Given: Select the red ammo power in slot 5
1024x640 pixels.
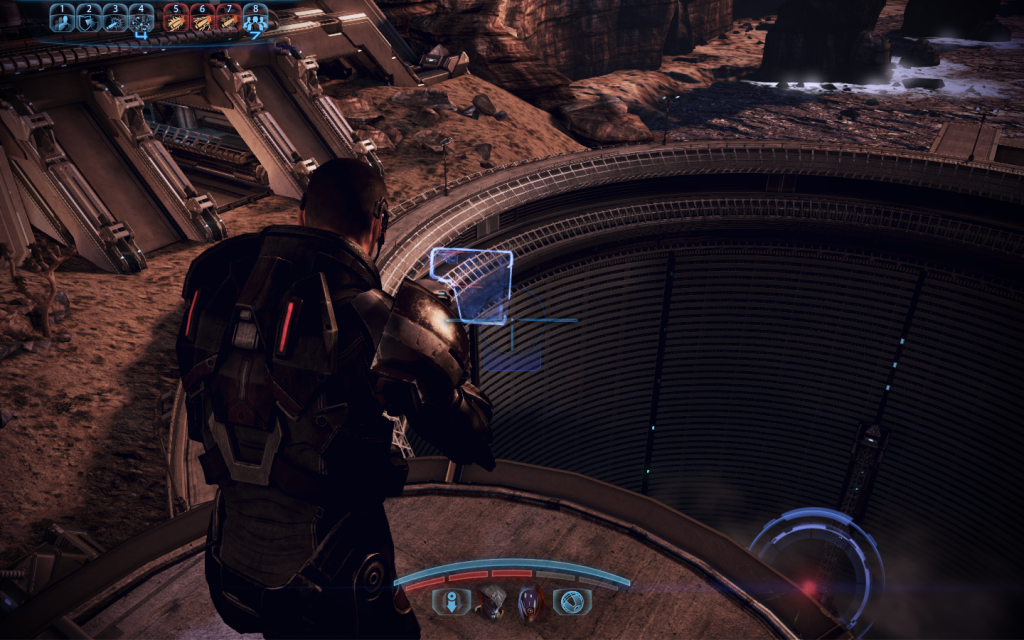Looking at the screenshot, I should [x=175, y=18].
